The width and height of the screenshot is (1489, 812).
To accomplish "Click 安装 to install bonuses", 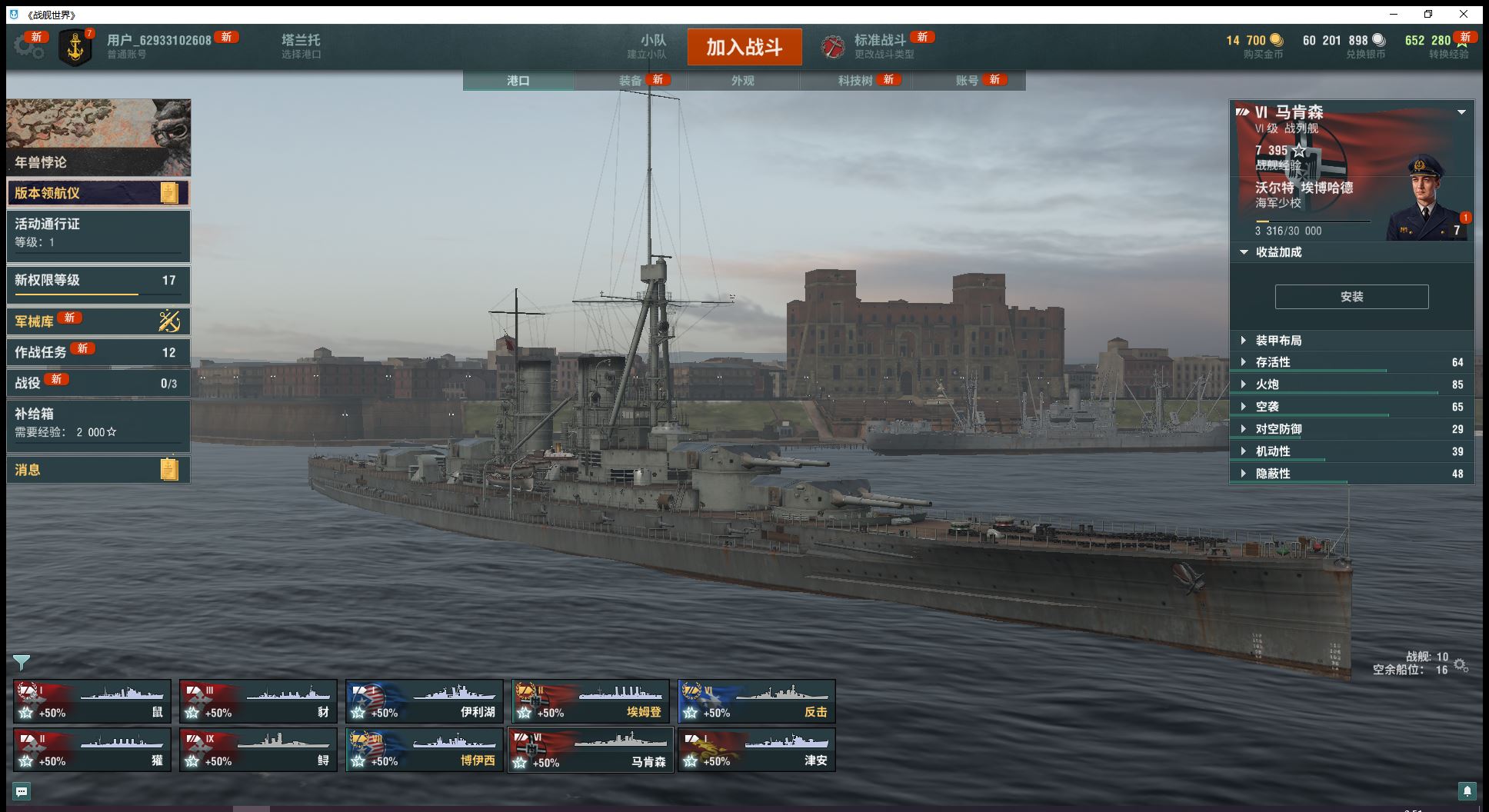I will [x=1351, y=297].
